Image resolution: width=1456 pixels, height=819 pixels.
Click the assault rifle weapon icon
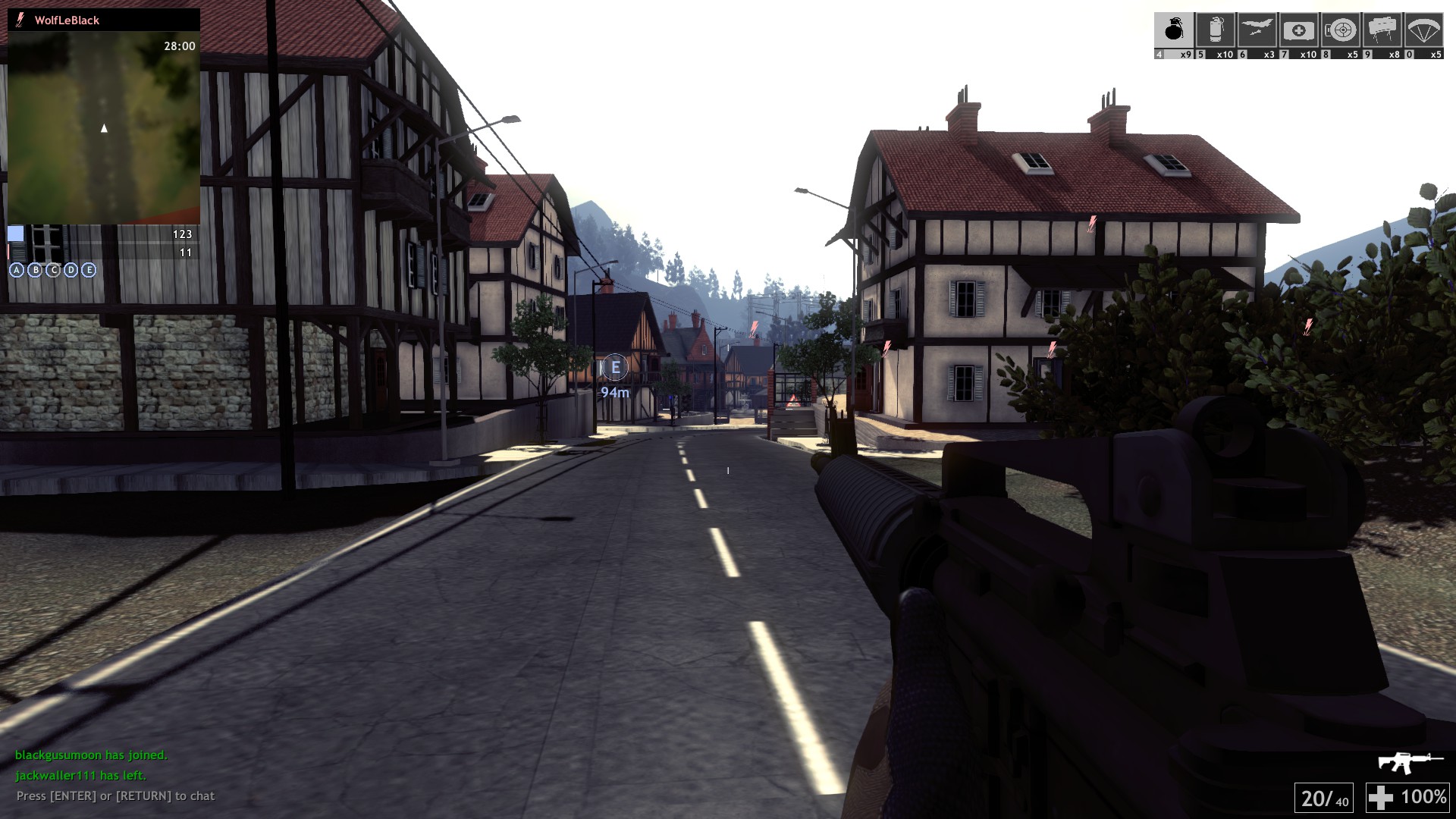[x=1410, y=761]
